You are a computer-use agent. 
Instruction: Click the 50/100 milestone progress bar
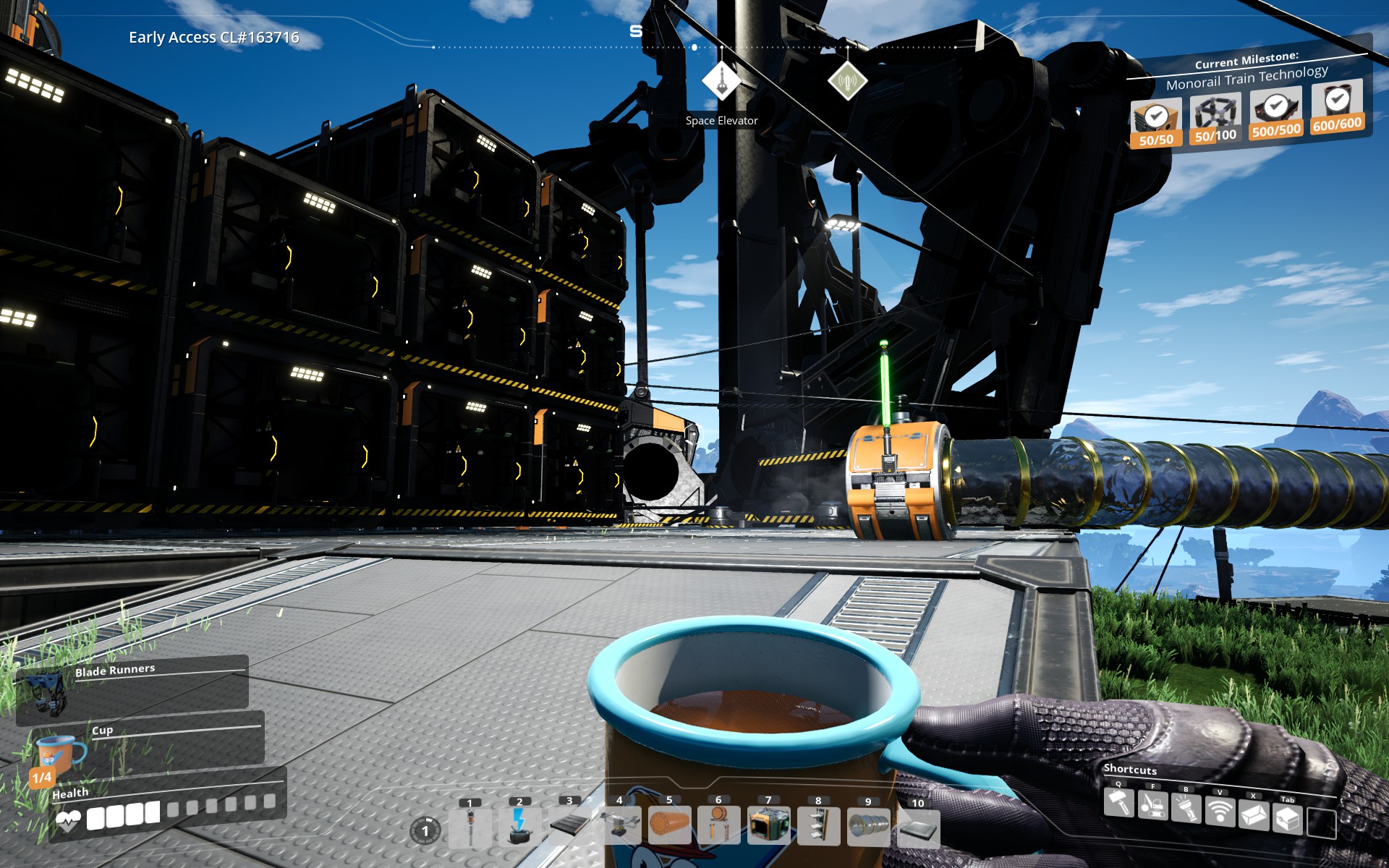(1215, 135)
